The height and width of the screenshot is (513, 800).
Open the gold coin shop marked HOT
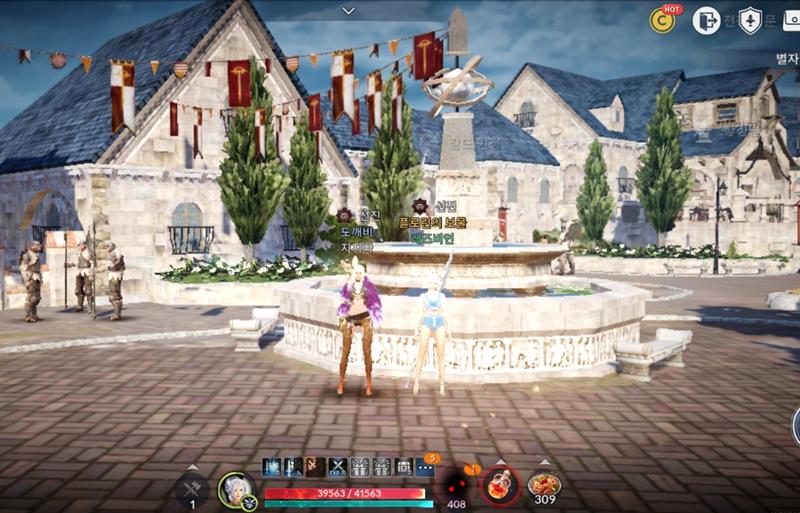pos(662,19)
